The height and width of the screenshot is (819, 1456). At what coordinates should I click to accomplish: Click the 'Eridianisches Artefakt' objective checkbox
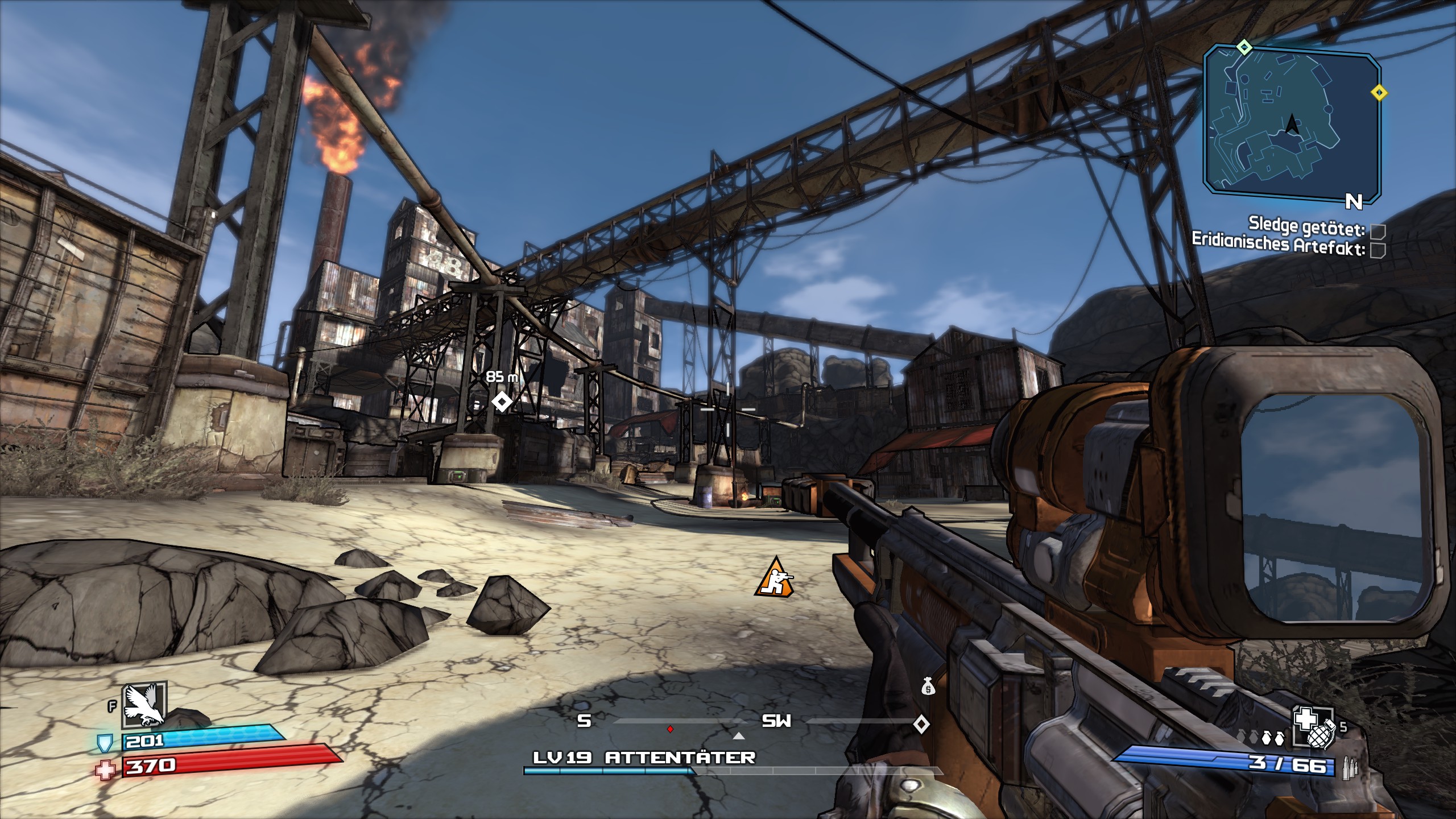tap(1378, 250)
